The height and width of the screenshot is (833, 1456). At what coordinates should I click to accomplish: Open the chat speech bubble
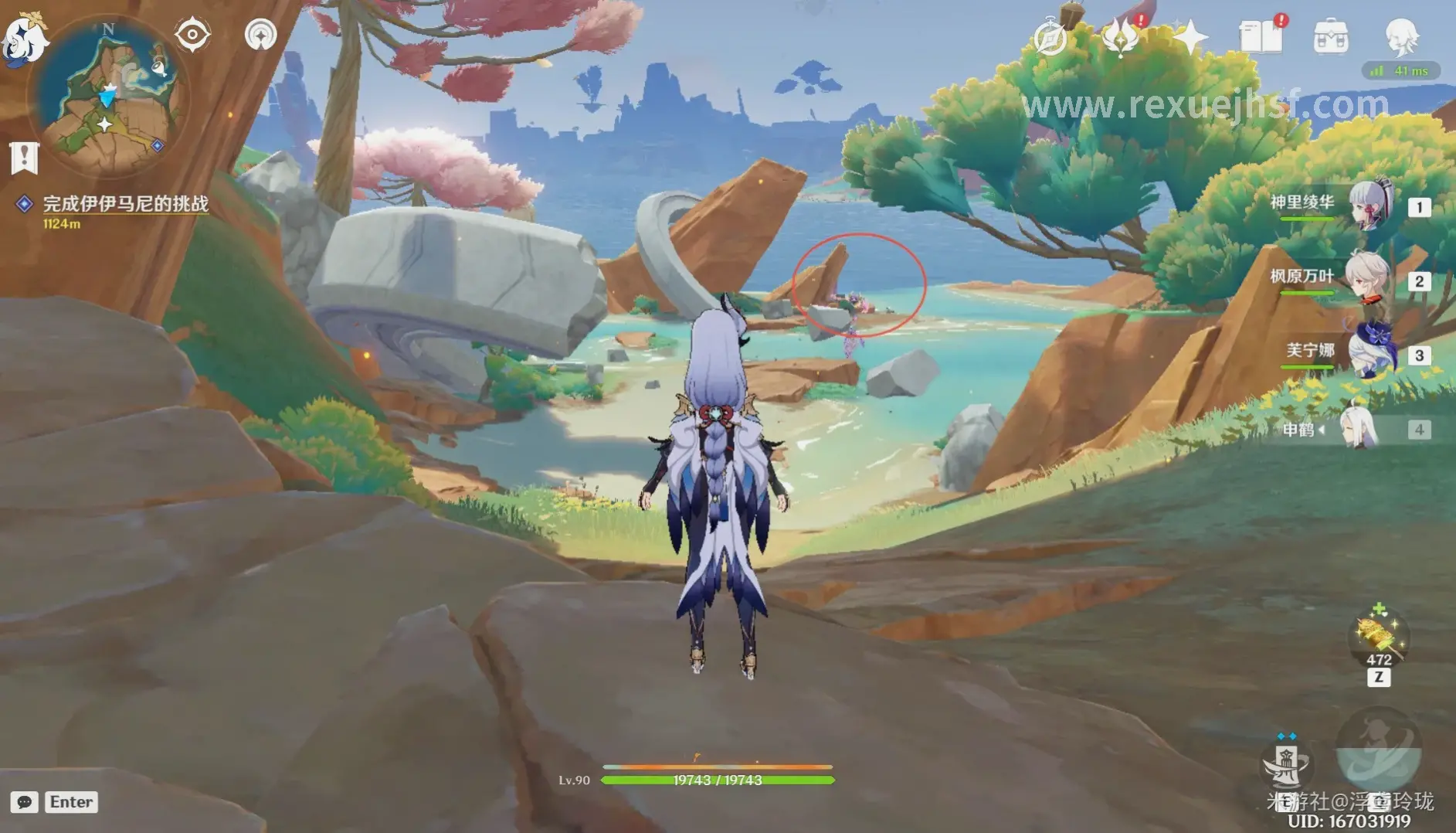(24, 802)
